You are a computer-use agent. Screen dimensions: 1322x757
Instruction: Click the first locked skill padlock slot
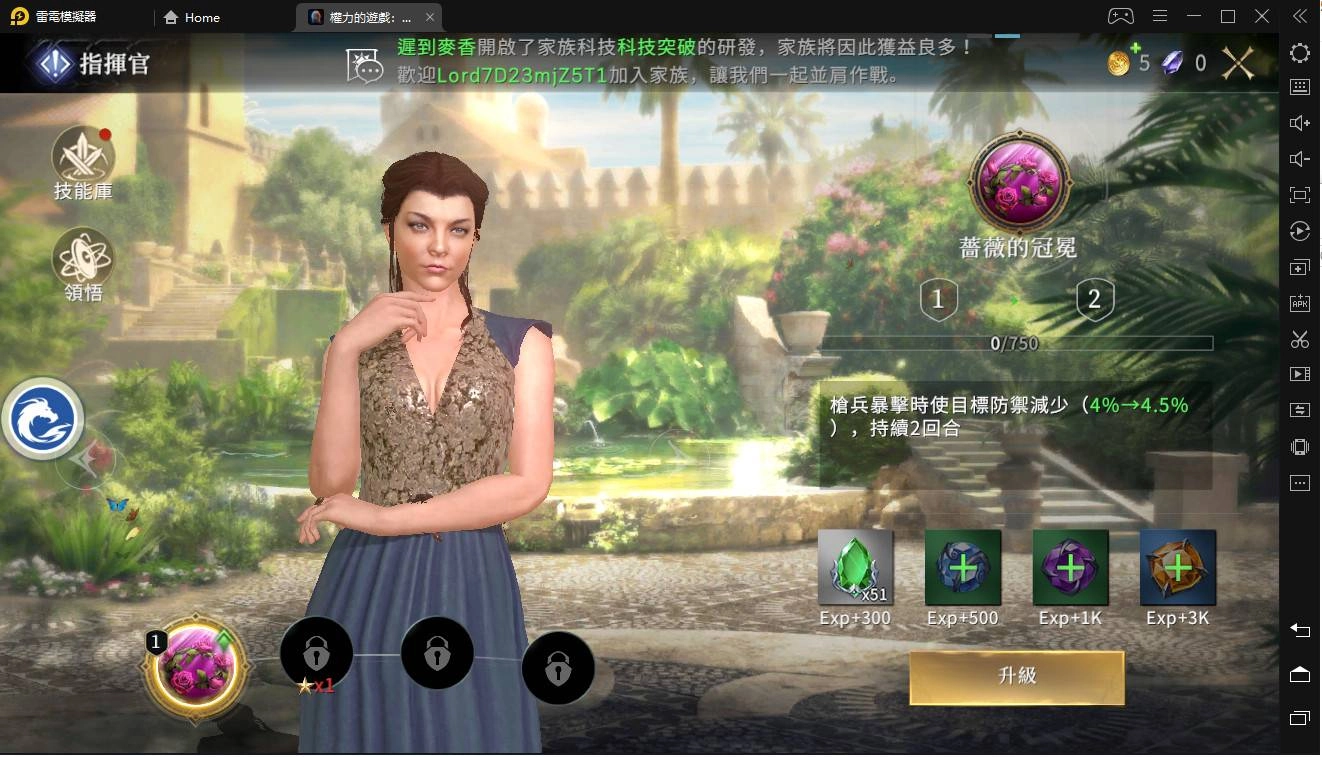317,653
